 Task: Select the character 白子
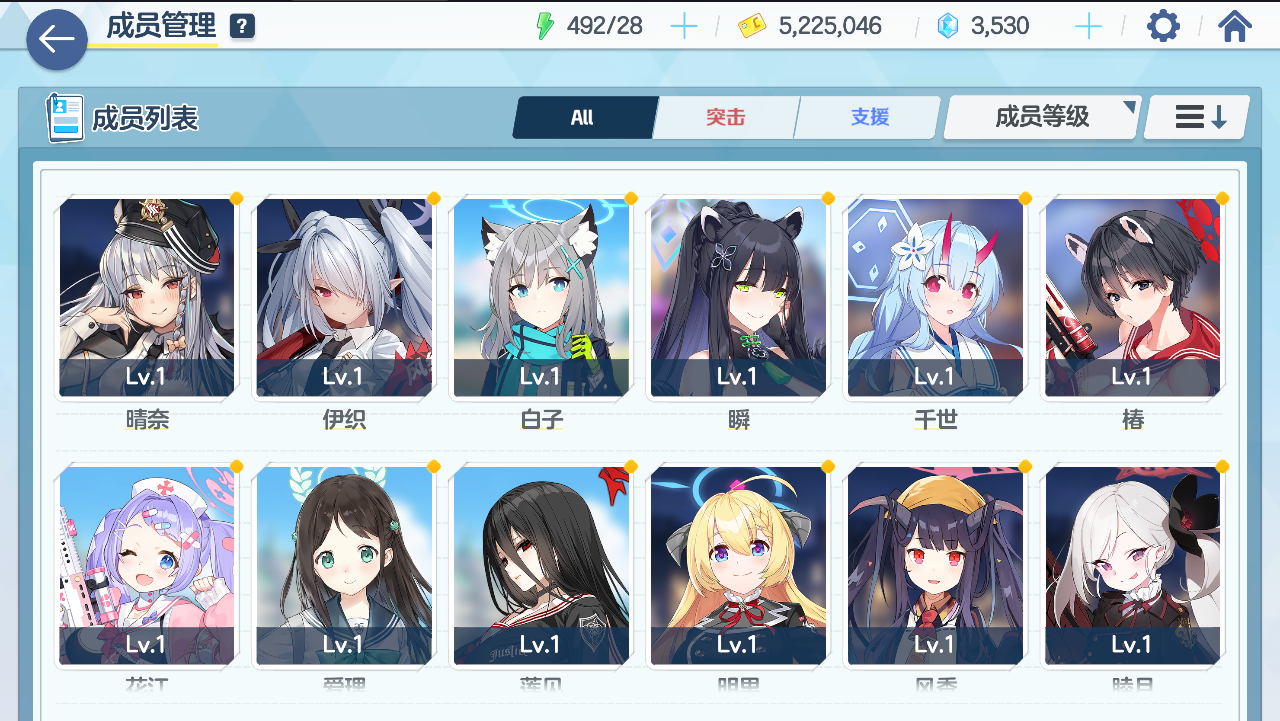tap(540, 297)
